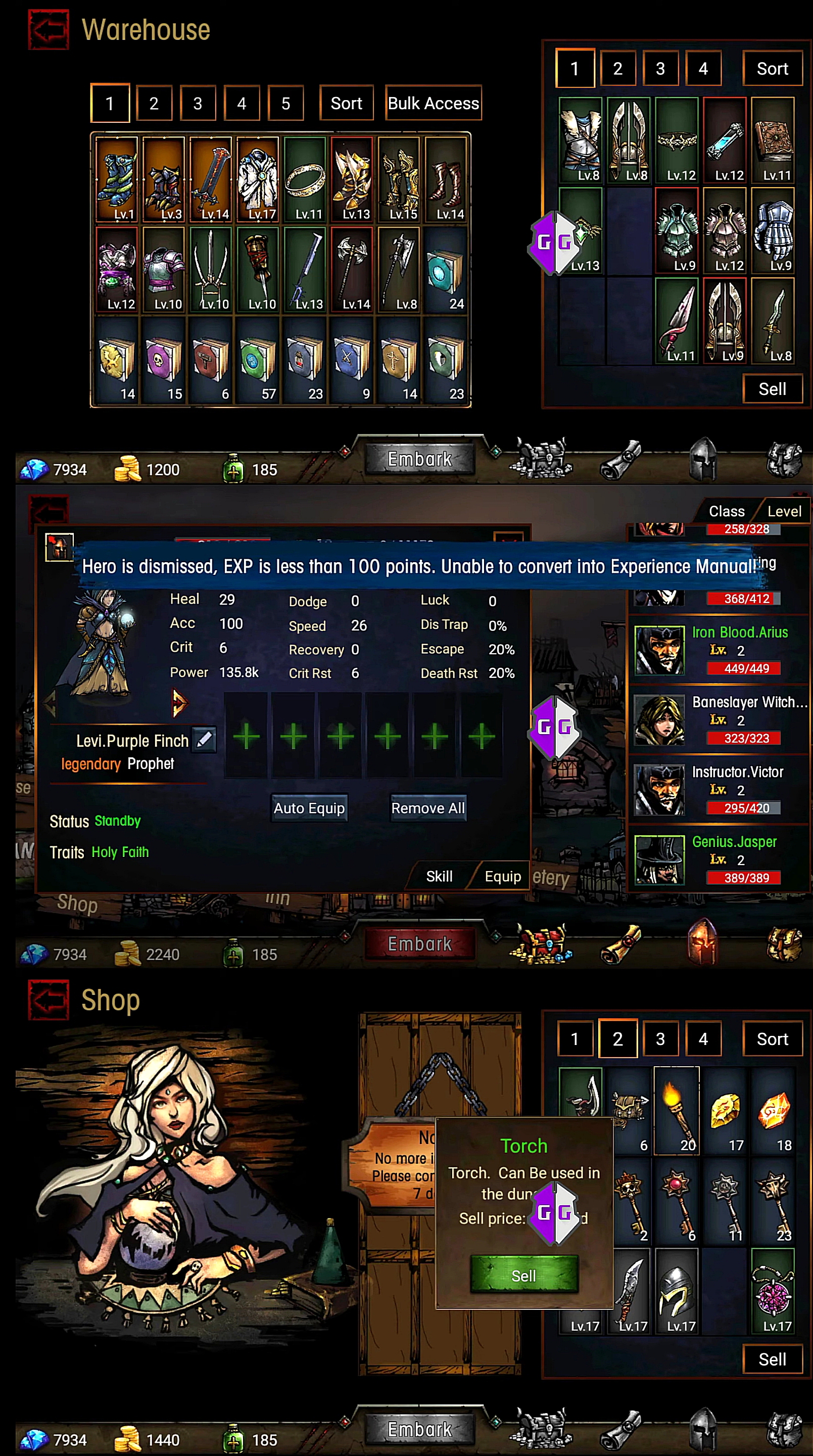Go back using arrow beside Warehouse title

[x=49, y=29]
